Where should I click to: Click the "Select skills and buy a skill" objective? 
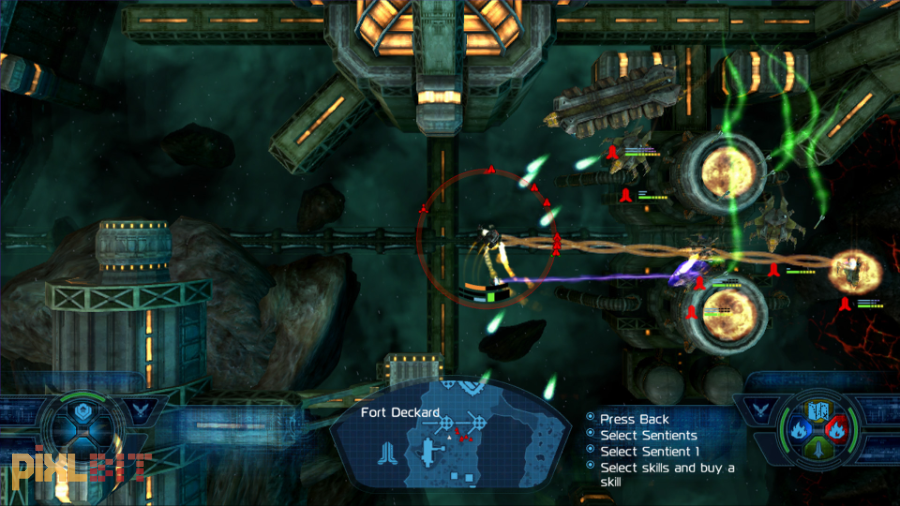tap(667, 474)
